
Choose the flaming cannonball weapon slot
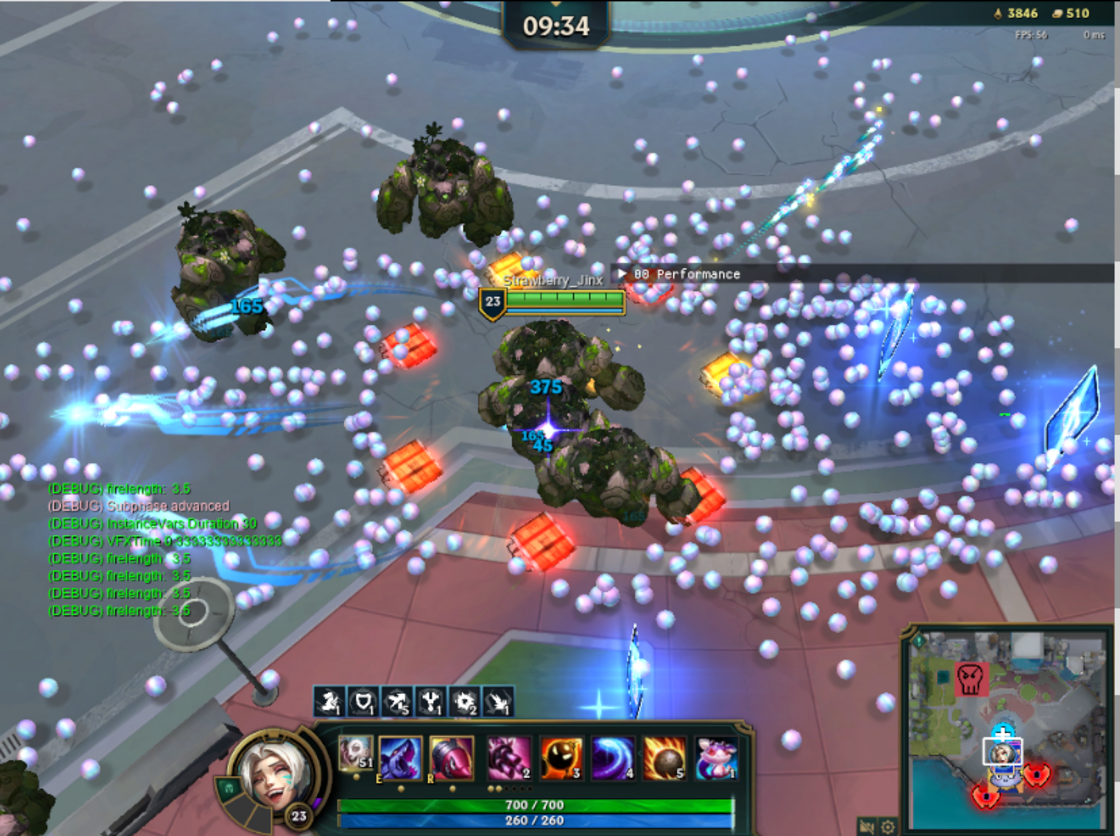(x=664, y=758)
